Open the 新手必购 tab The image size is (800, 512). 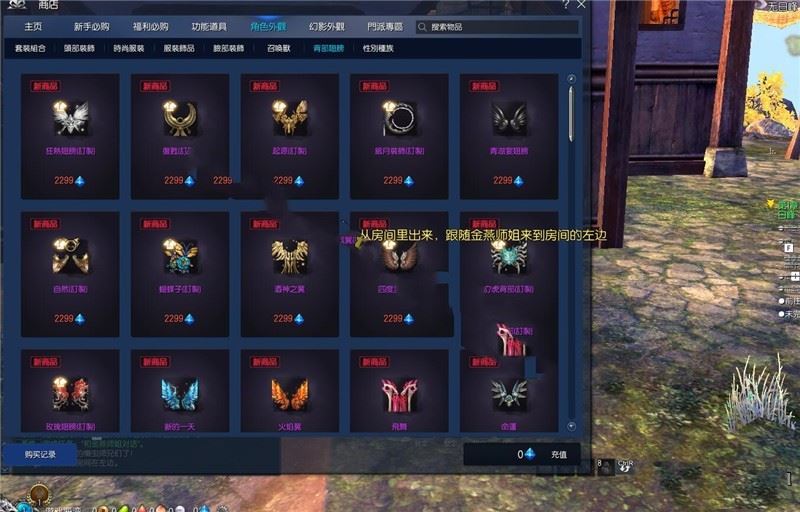click(x=92, y=27)
